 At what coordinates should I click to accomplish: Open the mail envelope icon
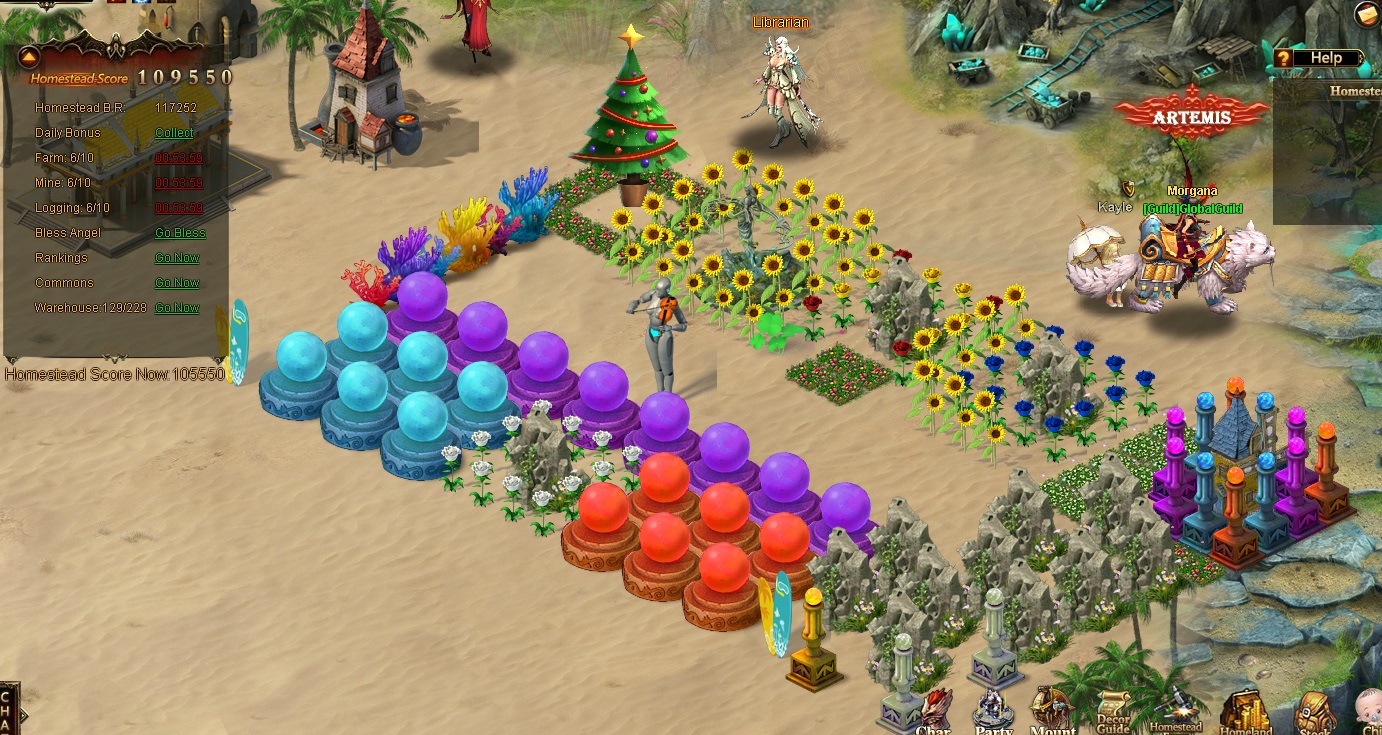(1367, 14)
